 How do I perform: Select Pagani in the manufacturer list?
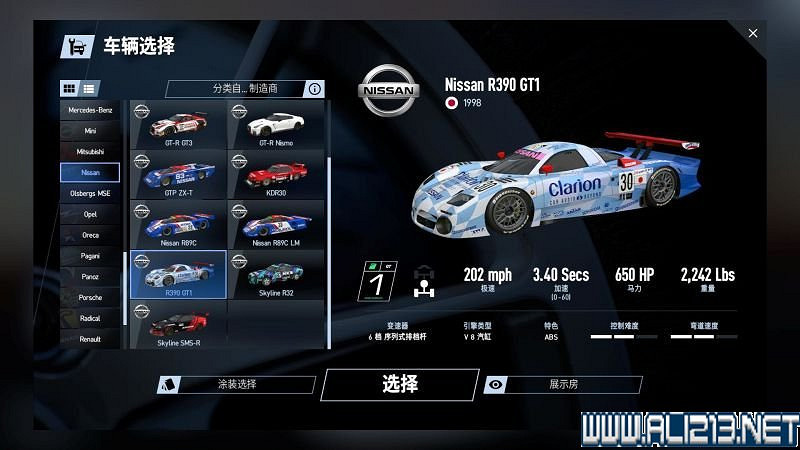point(90,256)
